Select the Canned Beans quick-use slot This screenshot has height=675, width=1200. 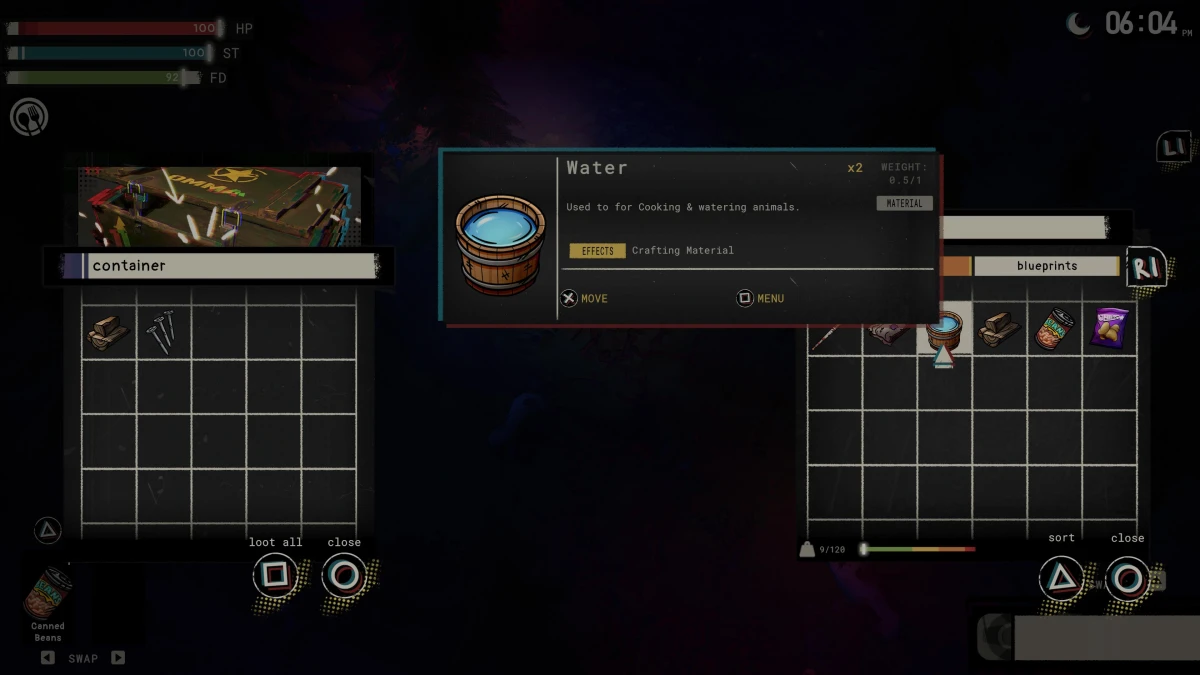[x=47, y=595]
